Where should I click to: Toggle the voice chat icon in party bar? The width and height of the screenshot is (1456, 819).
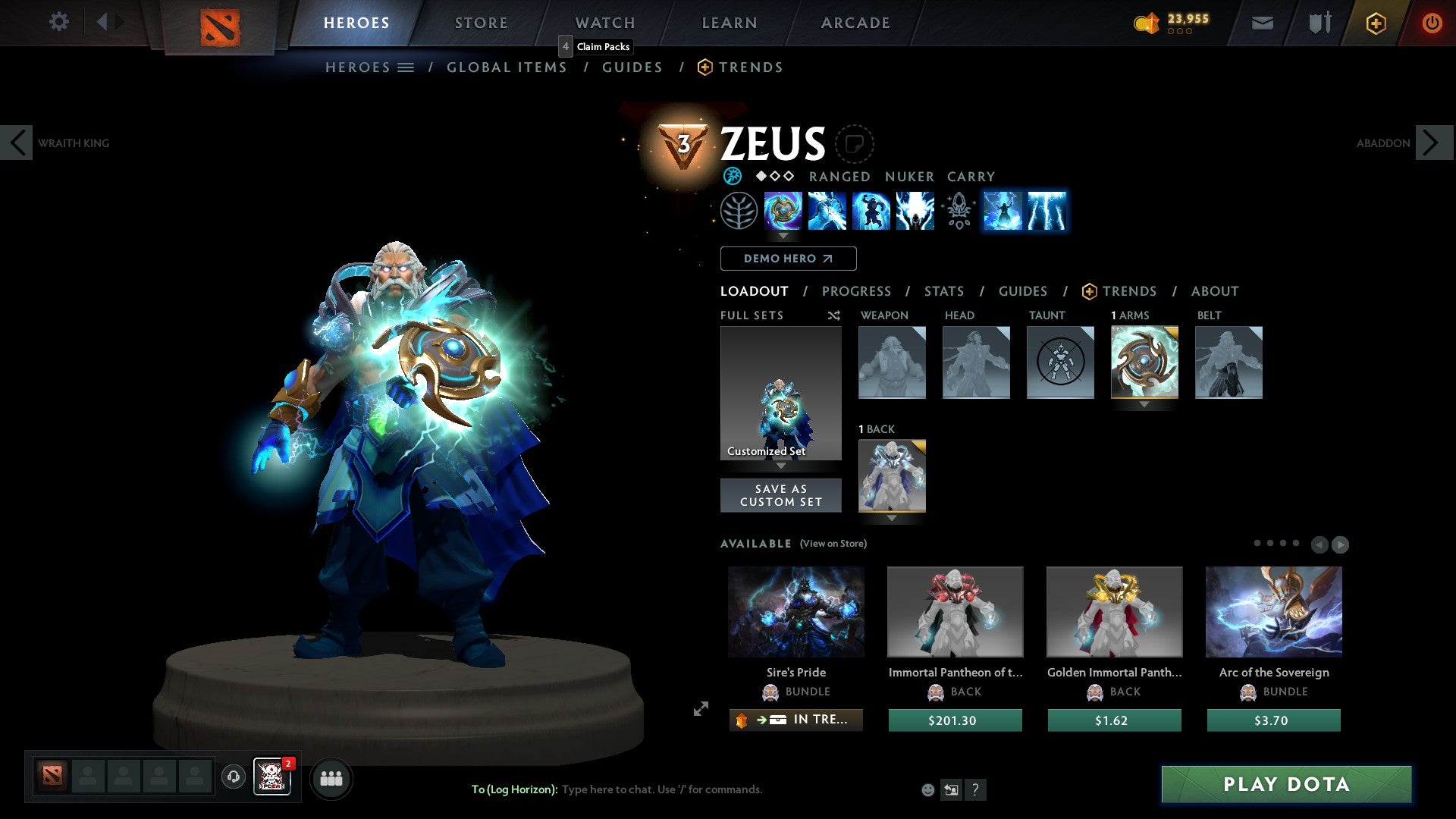pyautogui.click(x=233, y=778)
